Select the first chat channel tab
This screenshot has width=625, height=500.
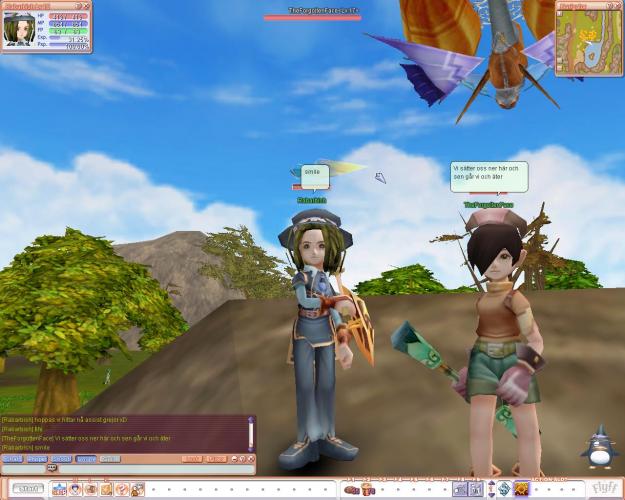(12, 459)
